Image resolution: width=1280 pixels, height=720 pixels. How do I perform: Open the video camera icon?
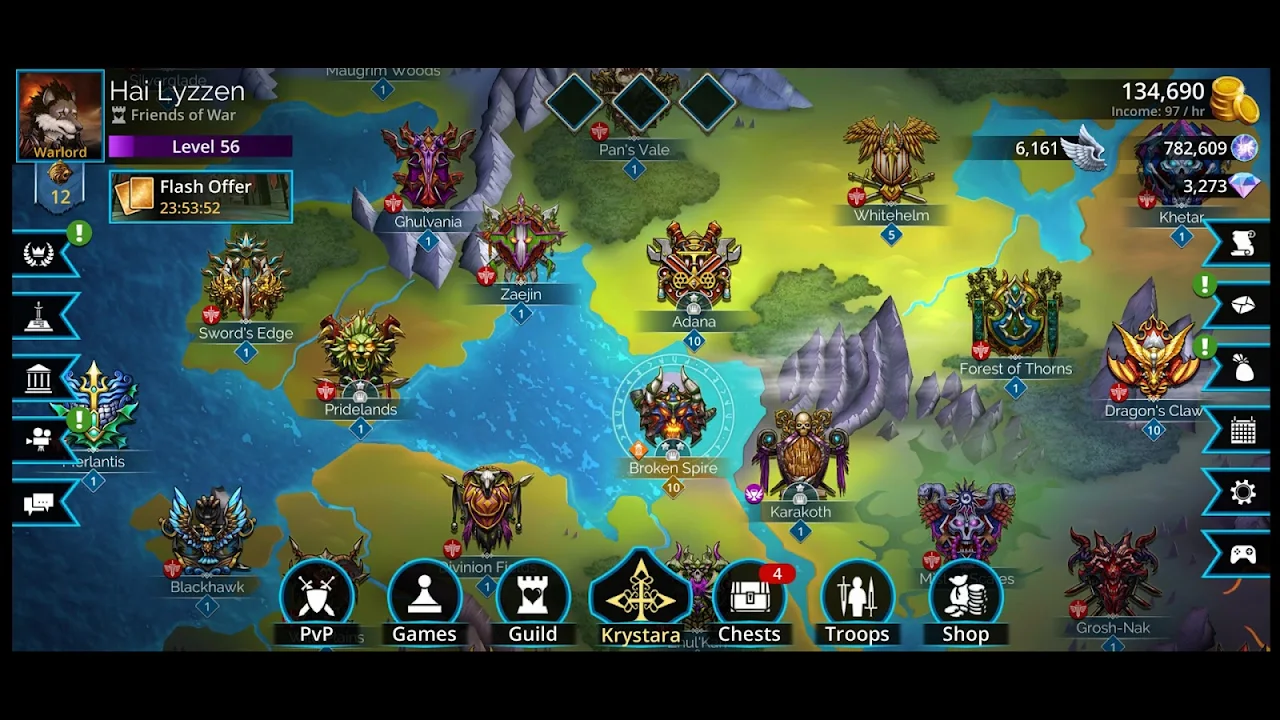tap(39, 440)
